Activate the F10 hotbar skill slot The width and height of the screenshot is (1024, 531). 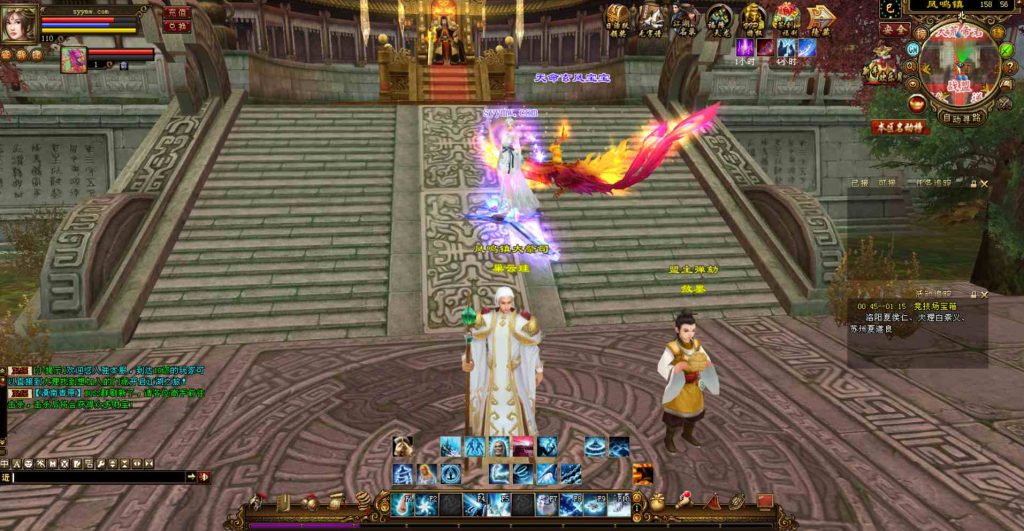coord(619,504)
